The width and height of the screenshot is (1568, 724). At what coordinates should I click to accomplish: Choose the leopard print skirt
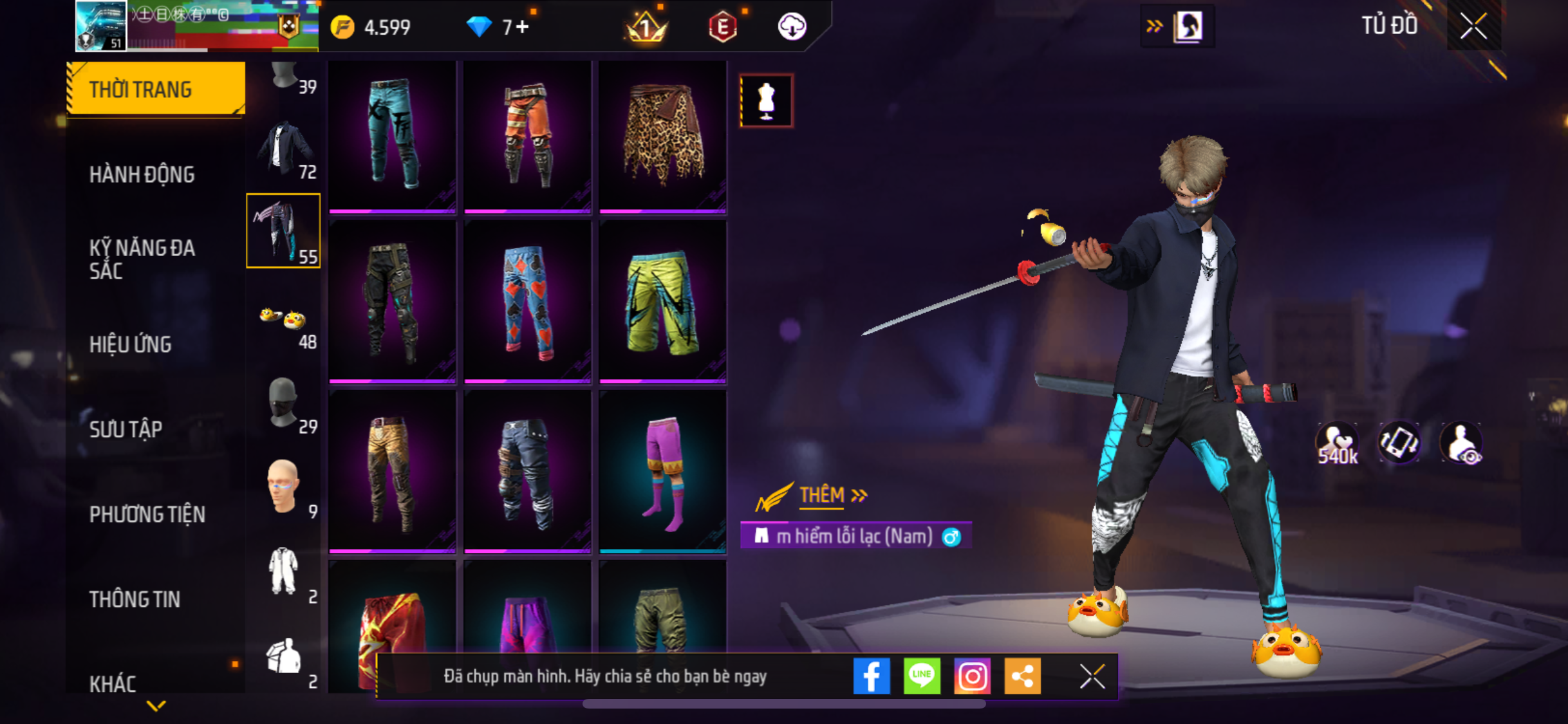(x=662, y=136)
